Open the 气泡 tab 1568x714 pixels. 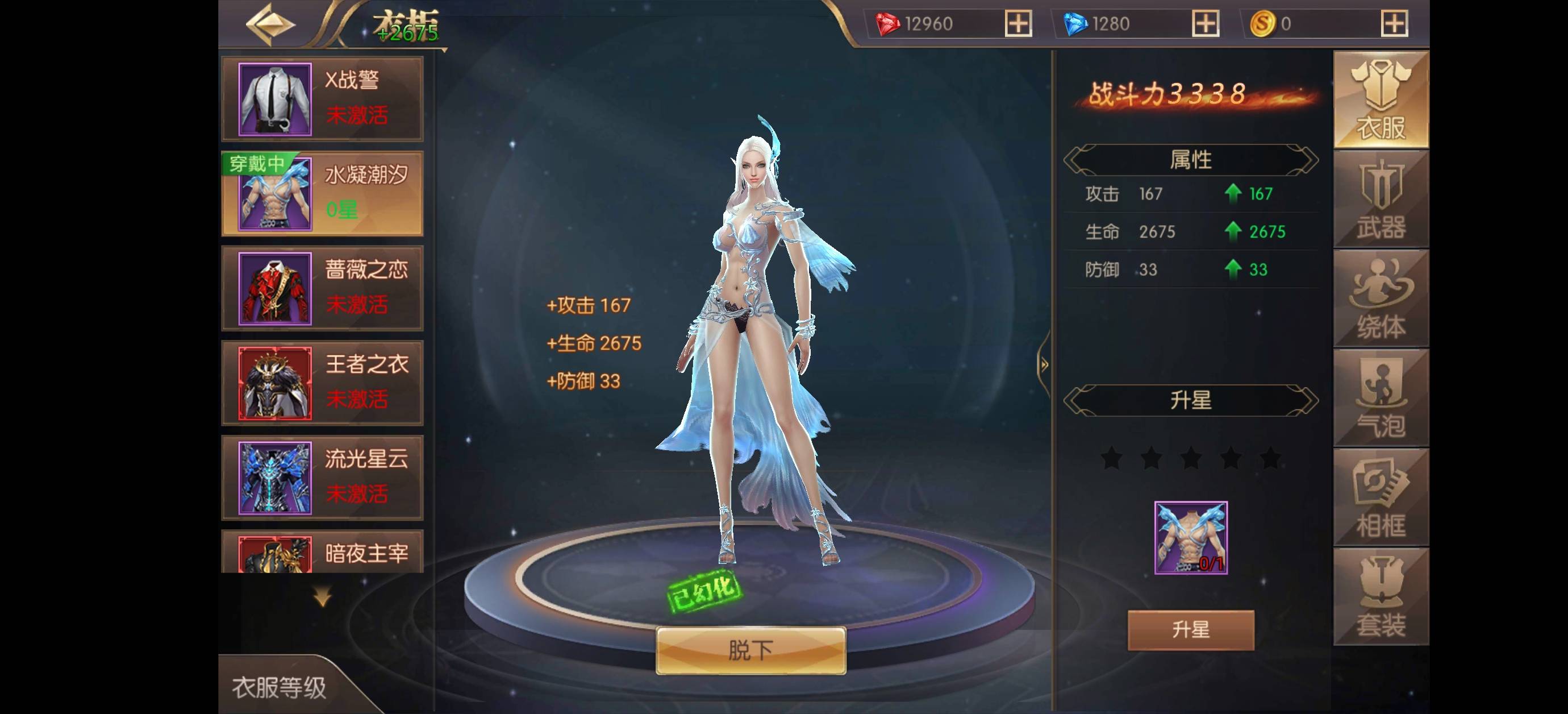(1381, 398)
